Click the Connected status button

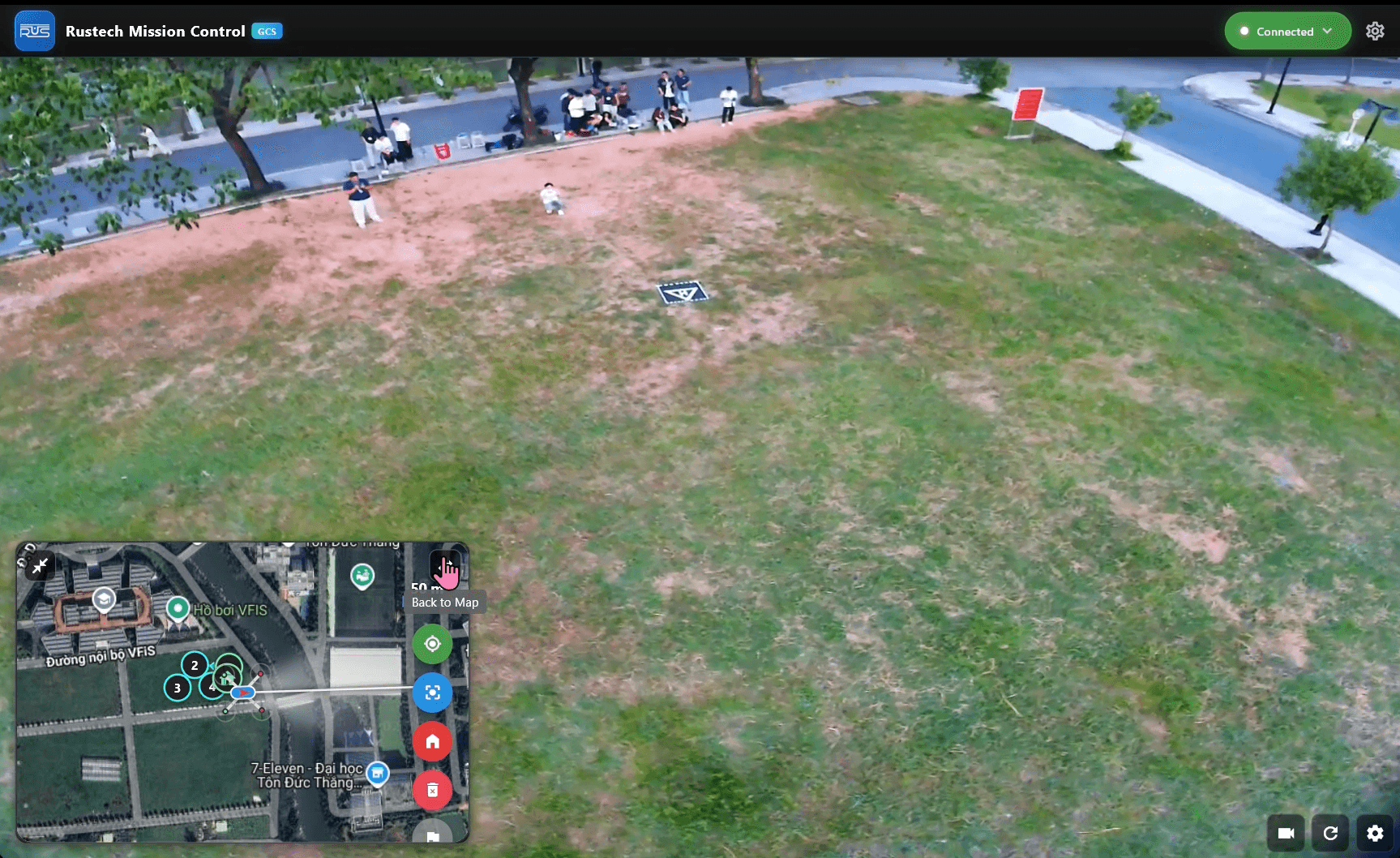(1287, 31)
